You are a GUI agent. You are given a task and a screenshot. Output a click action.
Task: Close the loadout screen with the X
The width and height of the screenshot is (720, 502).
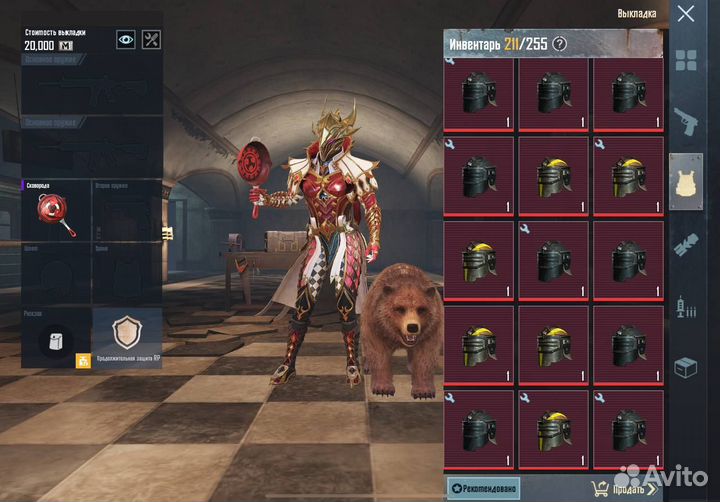pos(686,14)
